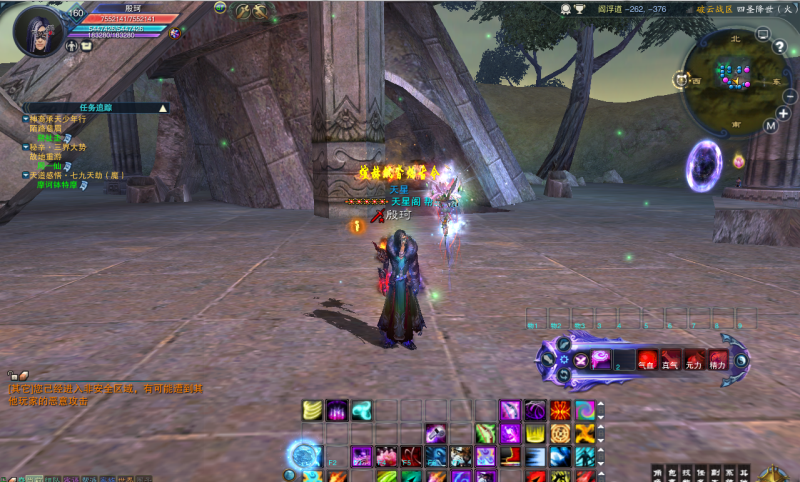Use the 元力 potion slot

point(694,359)
